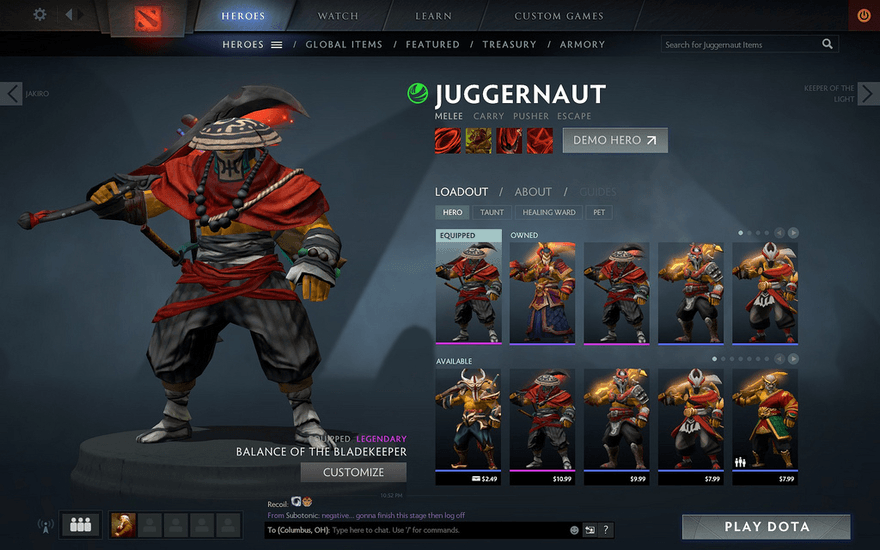This screenshot has height=550, width=880.
Task: Advance to next hero Keeper of the Light
Action: [868, 94]
